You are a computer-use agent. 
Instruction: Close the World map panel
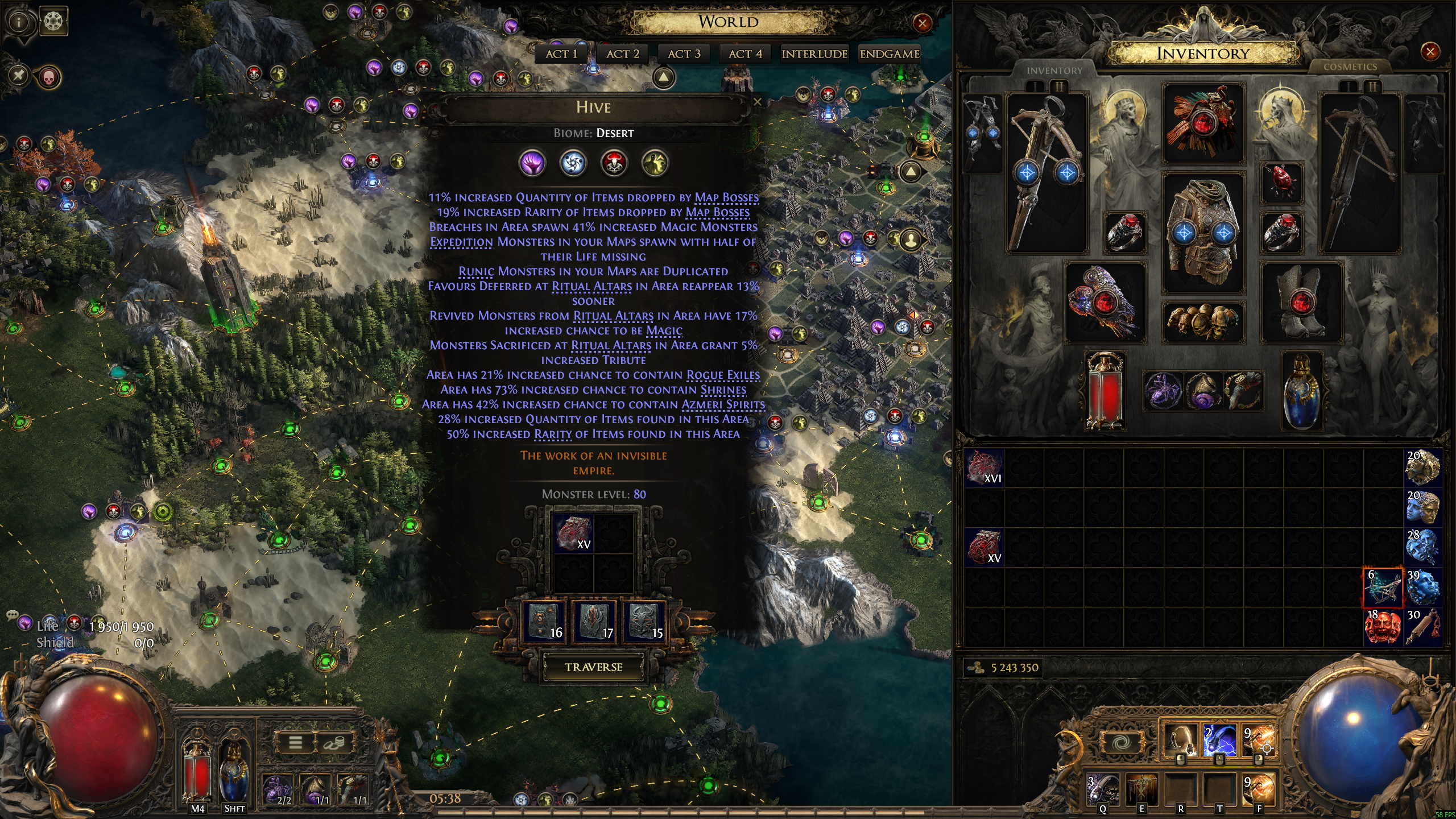922,23
